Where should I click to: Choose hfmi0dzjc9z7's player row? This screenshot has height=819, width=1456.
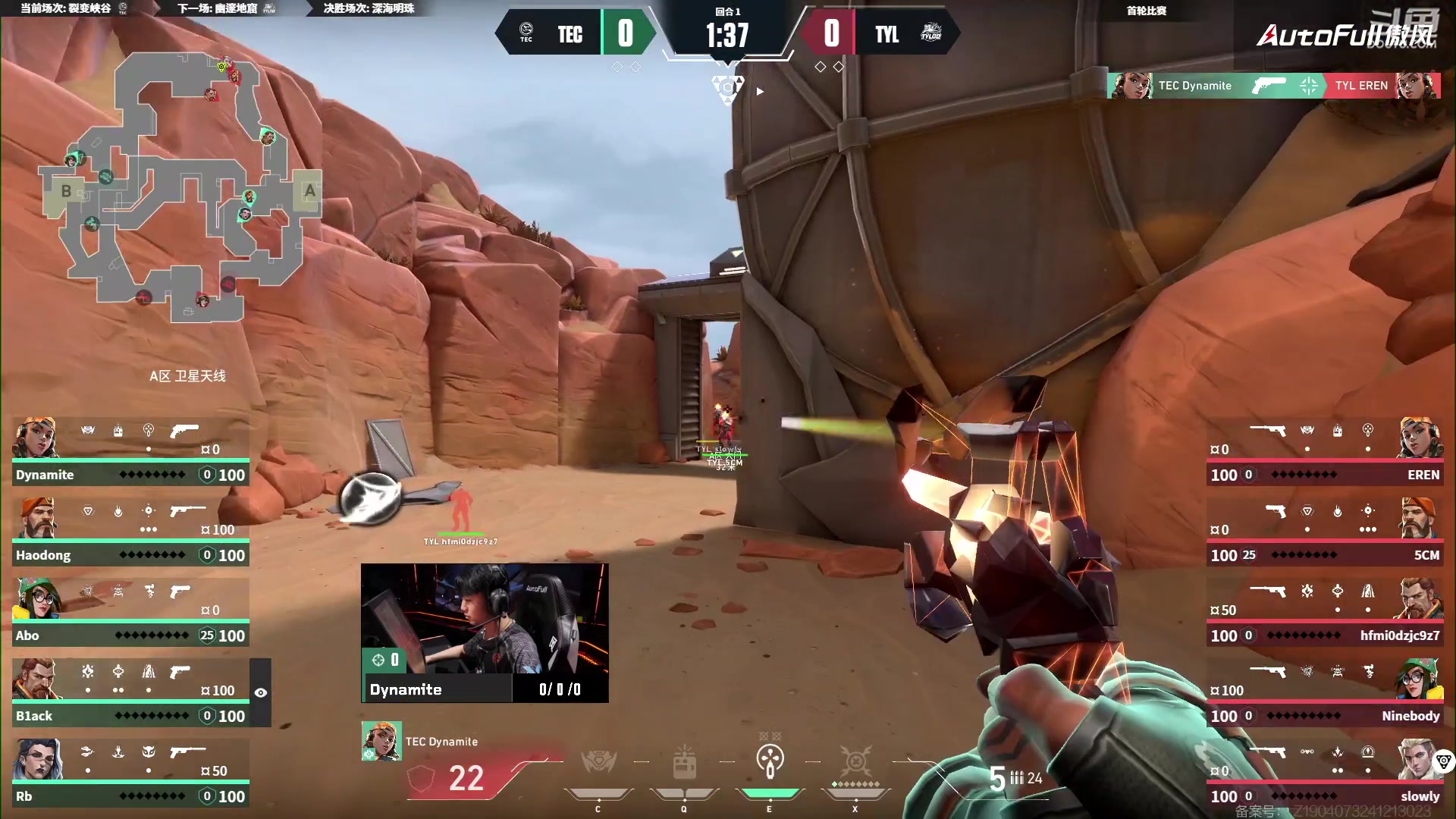(x=1324, y=613)
